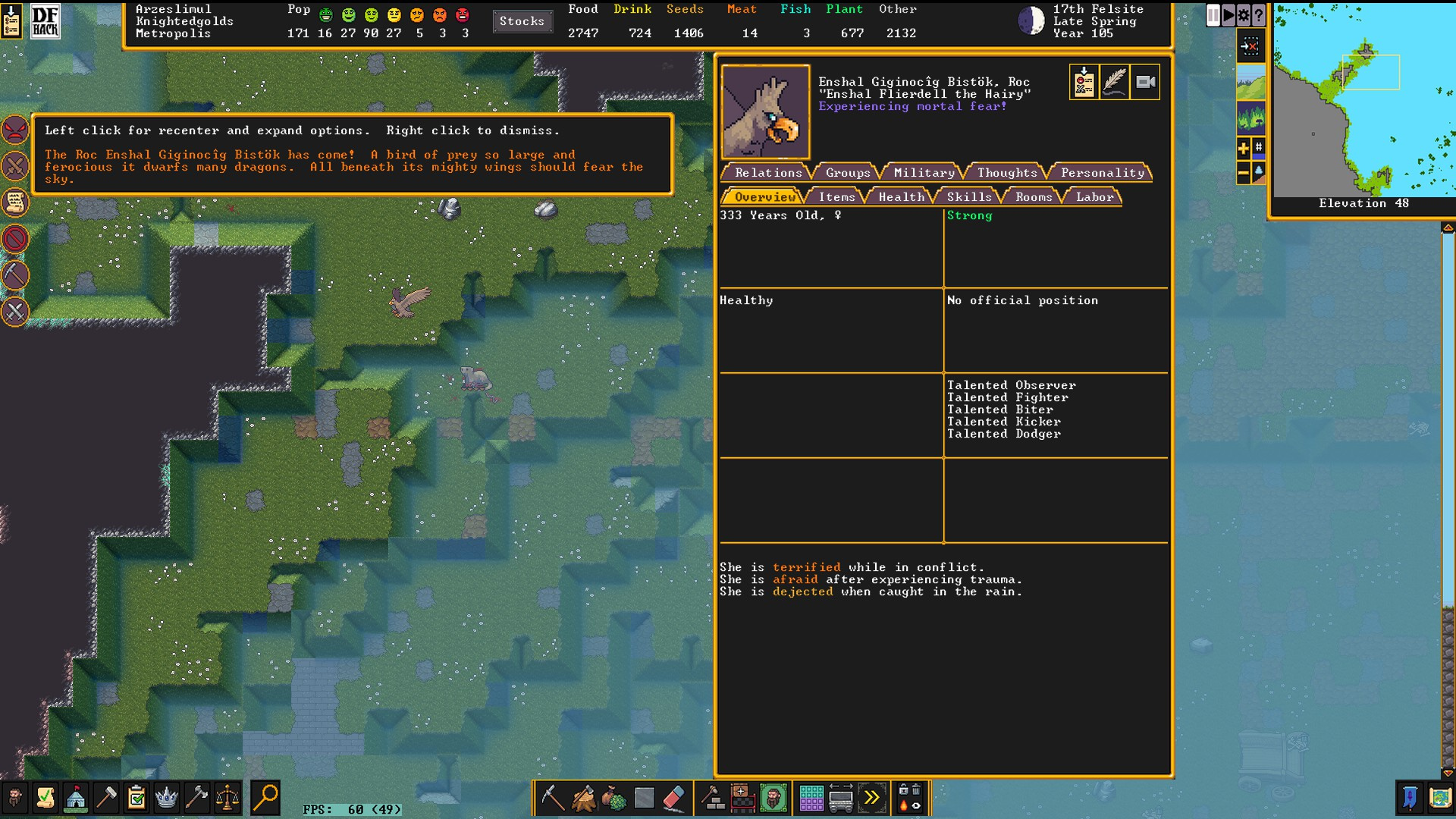Select the mining pickaxe tool
This screenshot has width=1456, height=819.
pos(552,798)
